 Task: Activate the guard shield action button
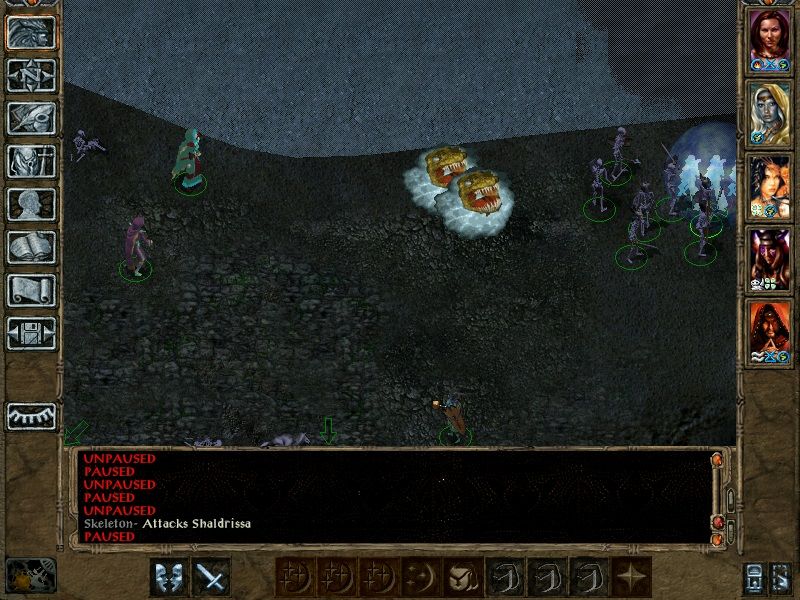click(x=169, y=577)
